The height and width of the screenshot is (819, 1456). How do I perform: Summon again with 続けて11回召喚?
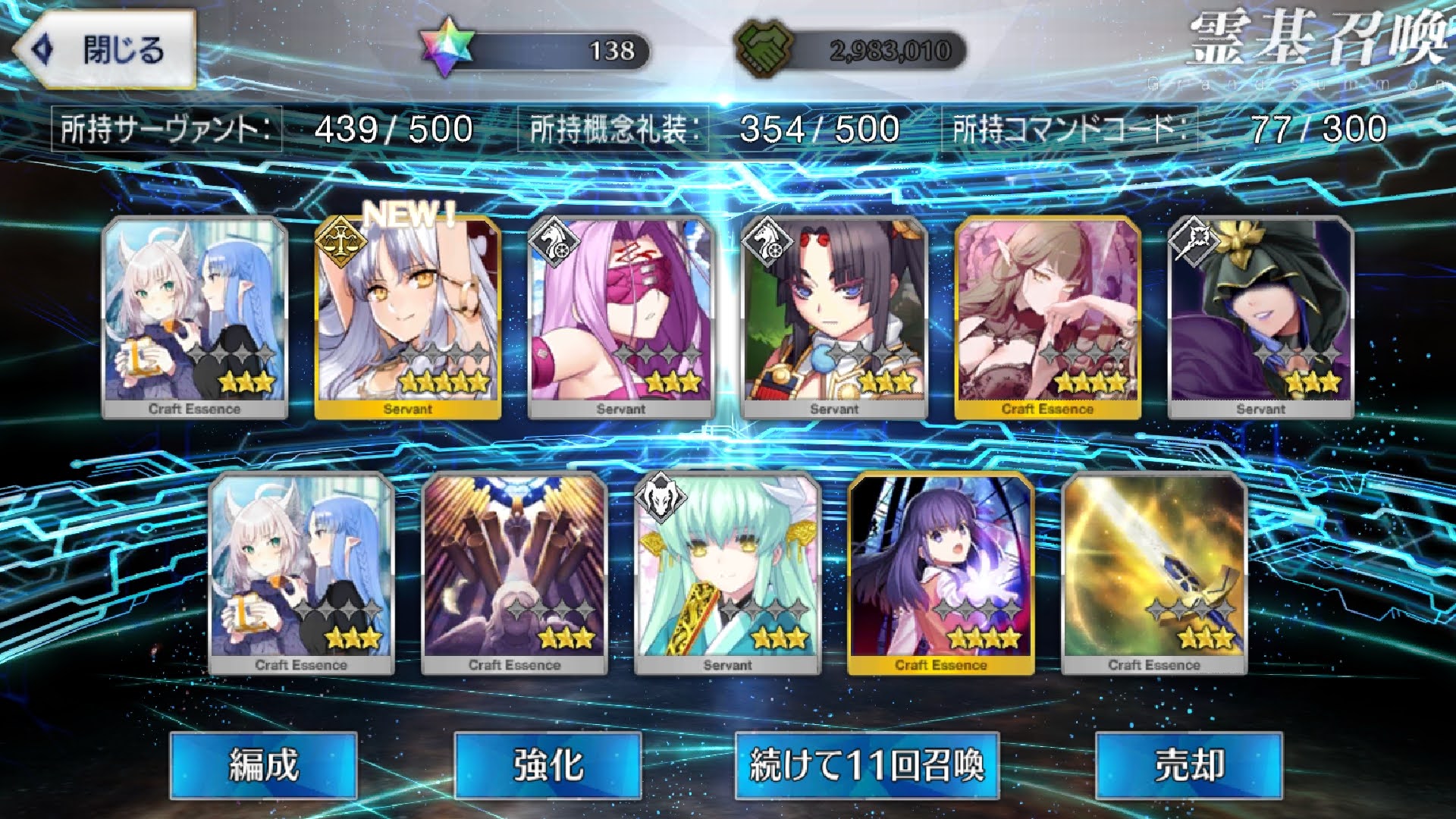coord(867,764)
